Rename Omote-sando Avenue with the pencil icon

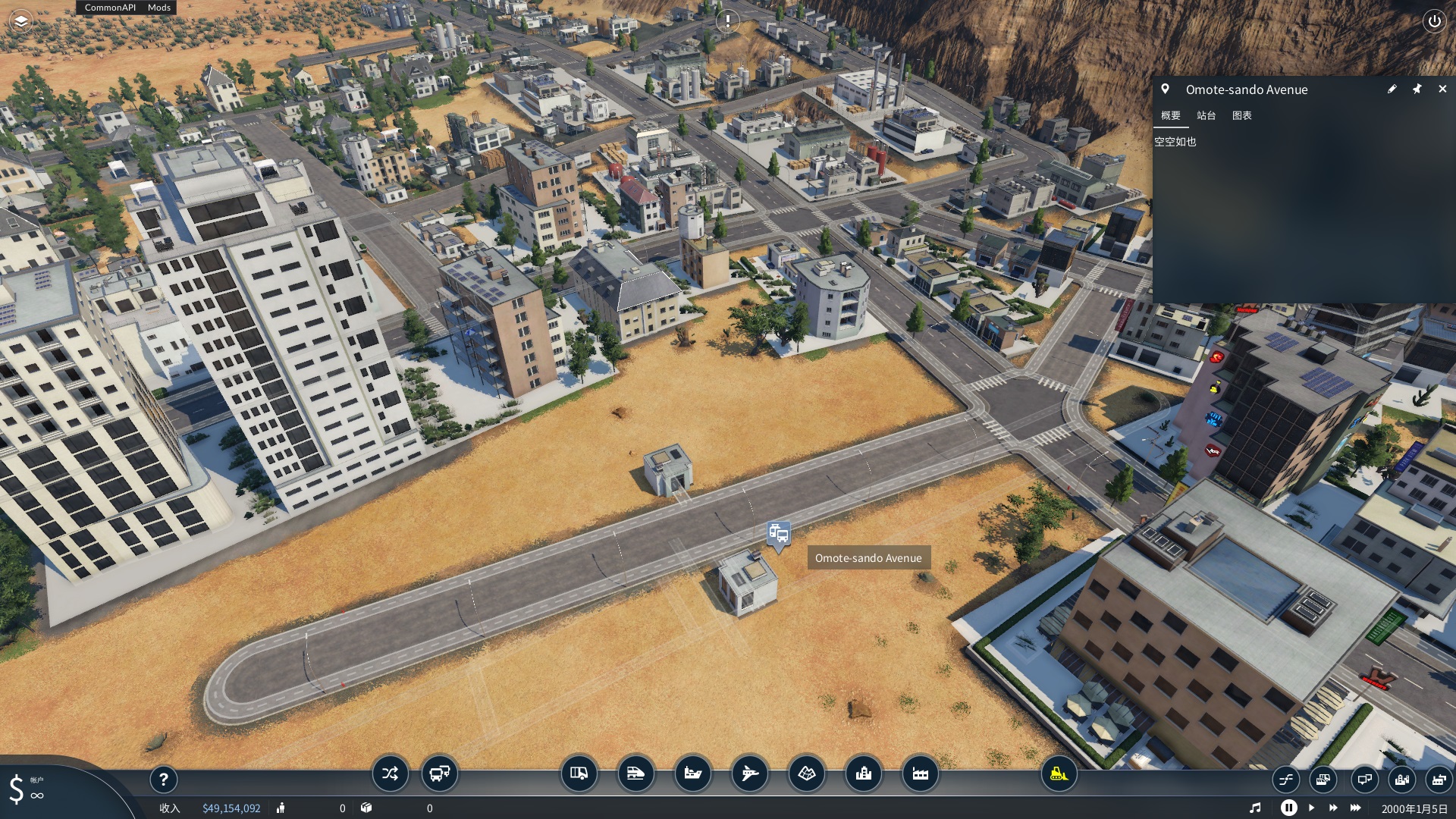(1392, 89)
